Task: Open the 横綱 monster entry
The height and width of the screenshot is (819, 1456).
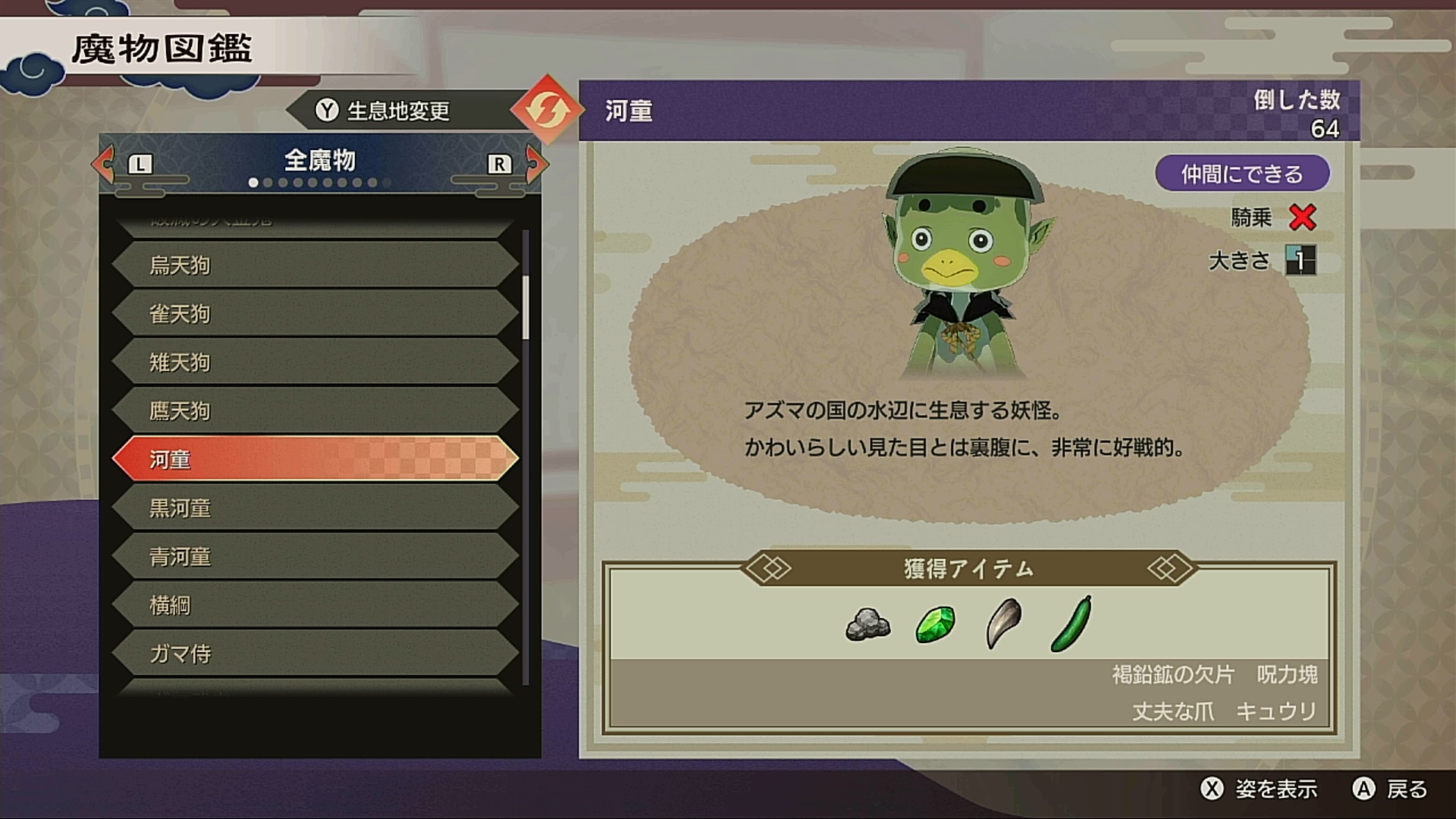Action: click(x=315, y=604)
